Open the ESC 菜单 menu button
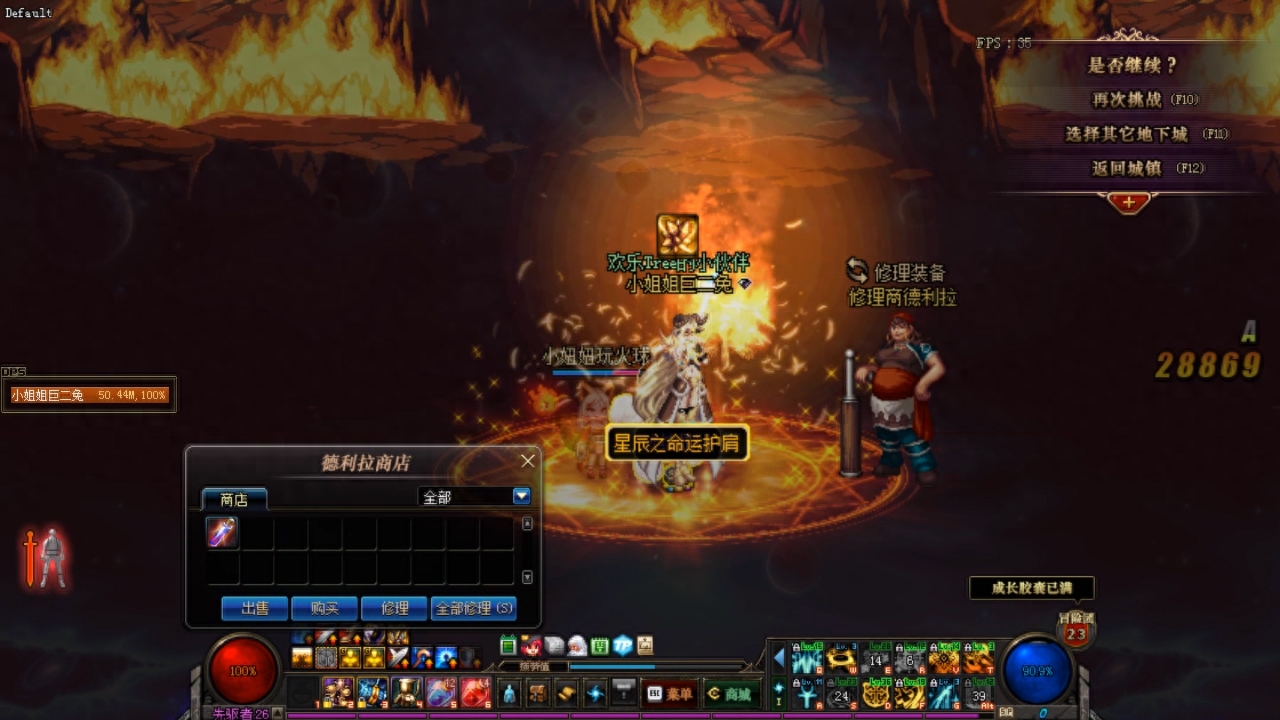Image resolution: width=1280 pixels, height=720 pixels. click(668, 693)
